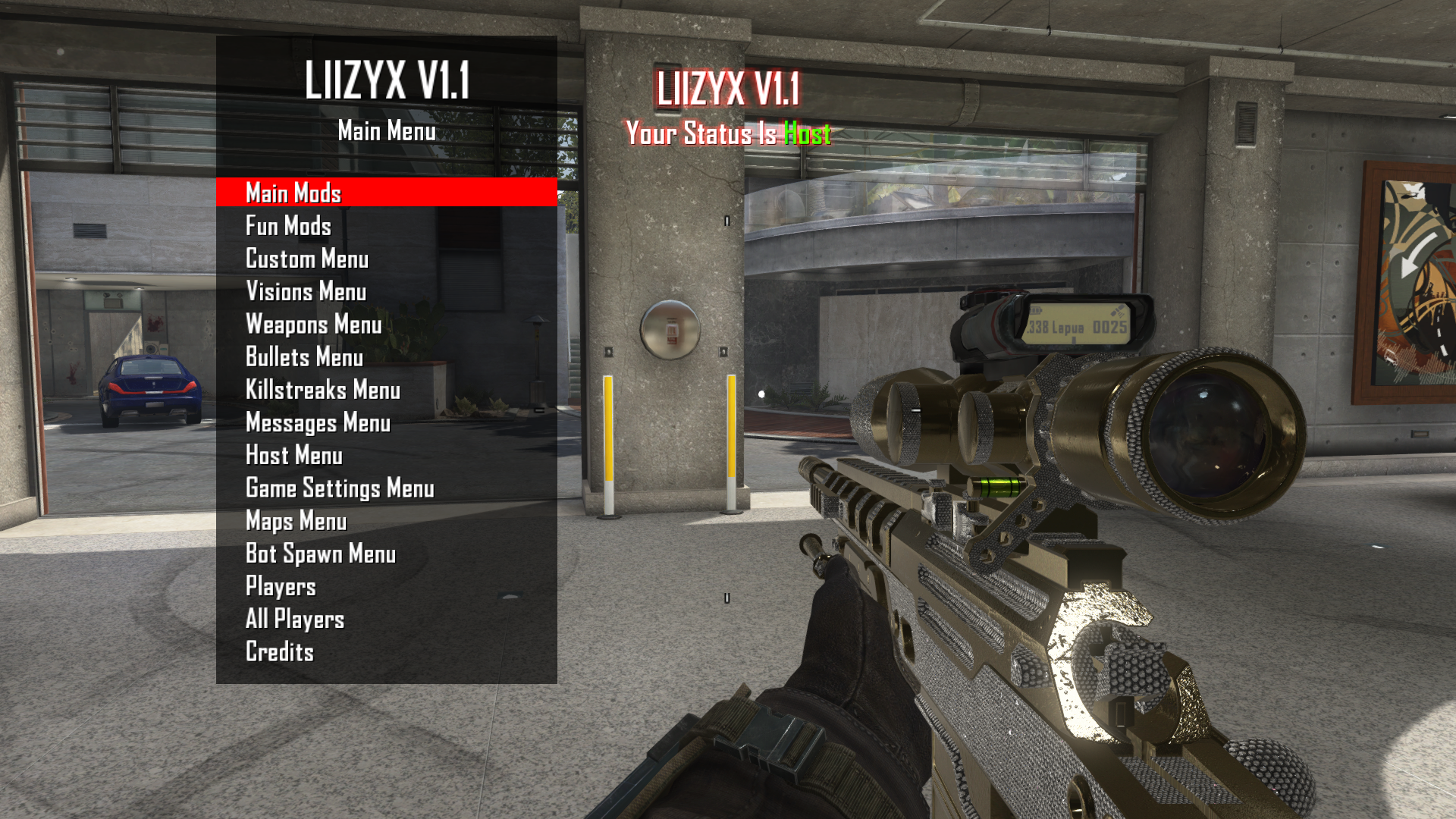Open the Visions Menu

(306, 291)
